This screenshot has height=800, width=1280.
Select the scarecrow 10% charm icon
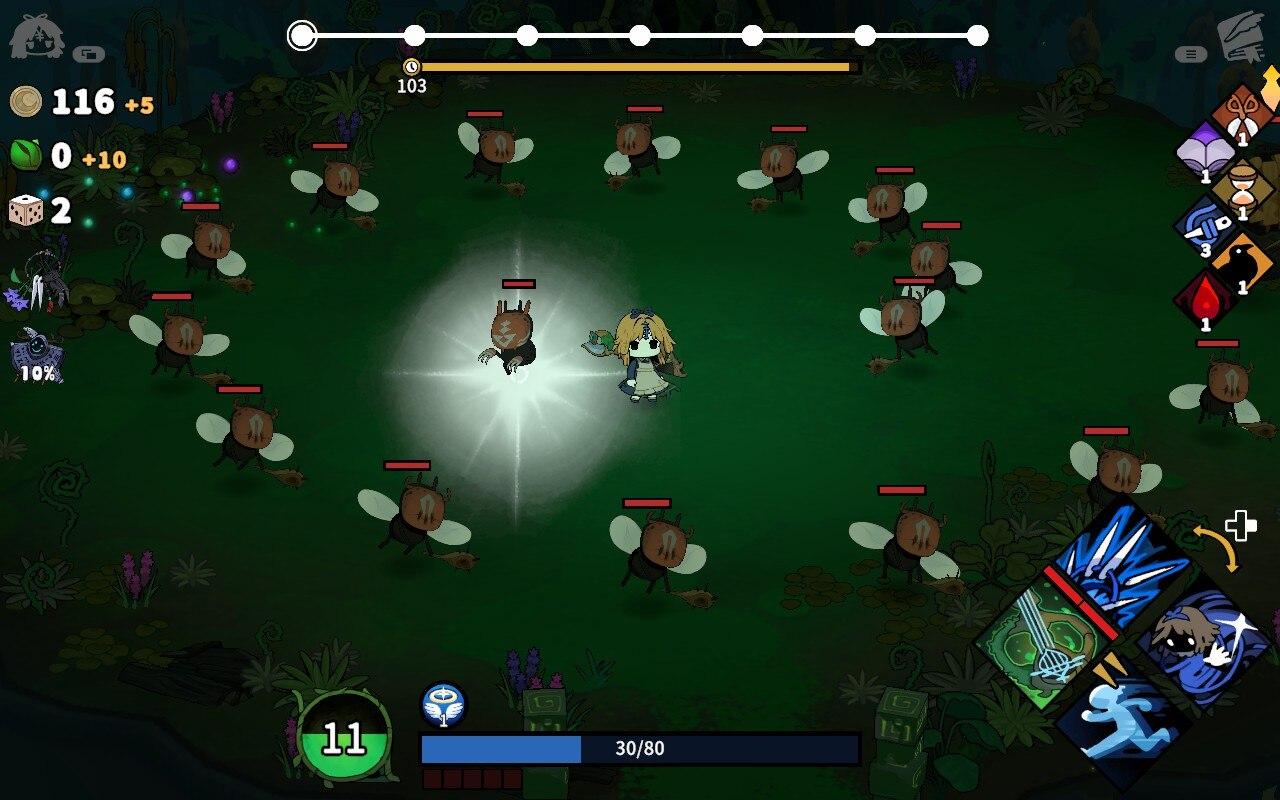38,357
